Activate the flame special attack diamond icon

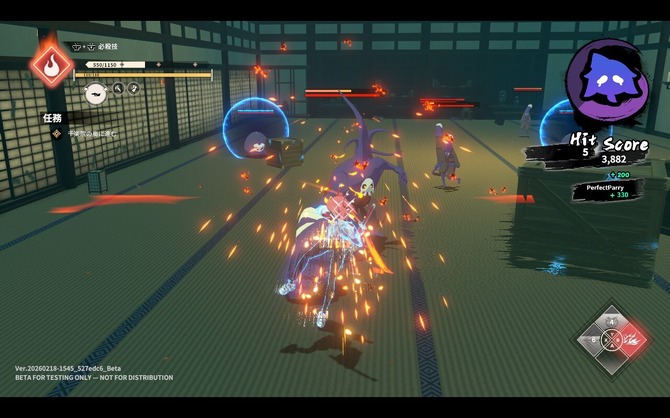click(x=50, y=64)
